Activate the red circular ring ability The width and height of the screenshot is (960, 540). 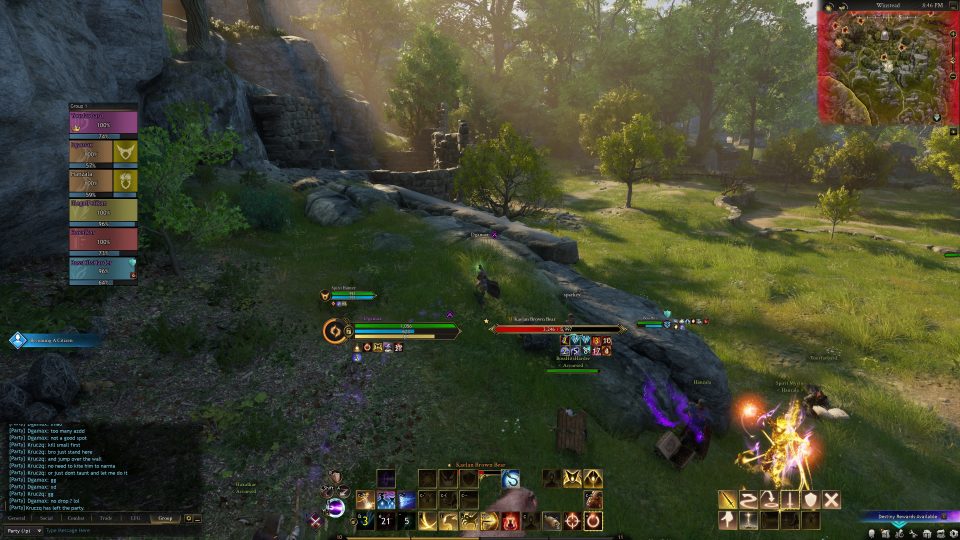pos(593,520)
